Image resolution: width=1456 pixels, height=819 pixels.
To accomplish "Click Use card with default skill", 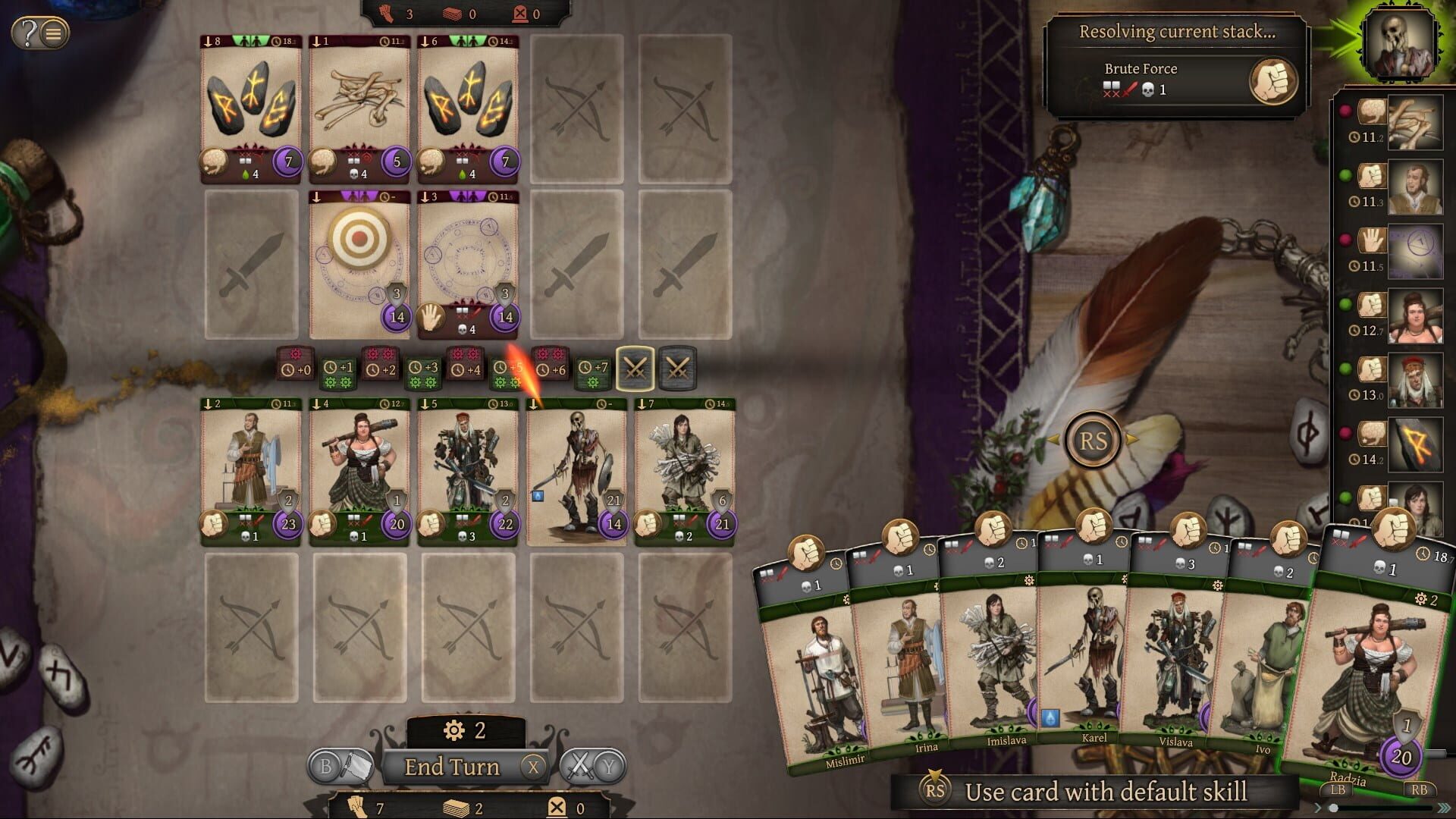I will [1107, 792].
